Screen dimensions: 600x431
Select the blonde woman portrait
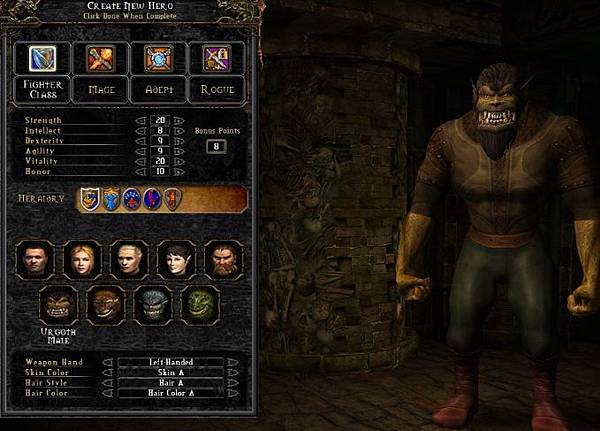(81, 260)
